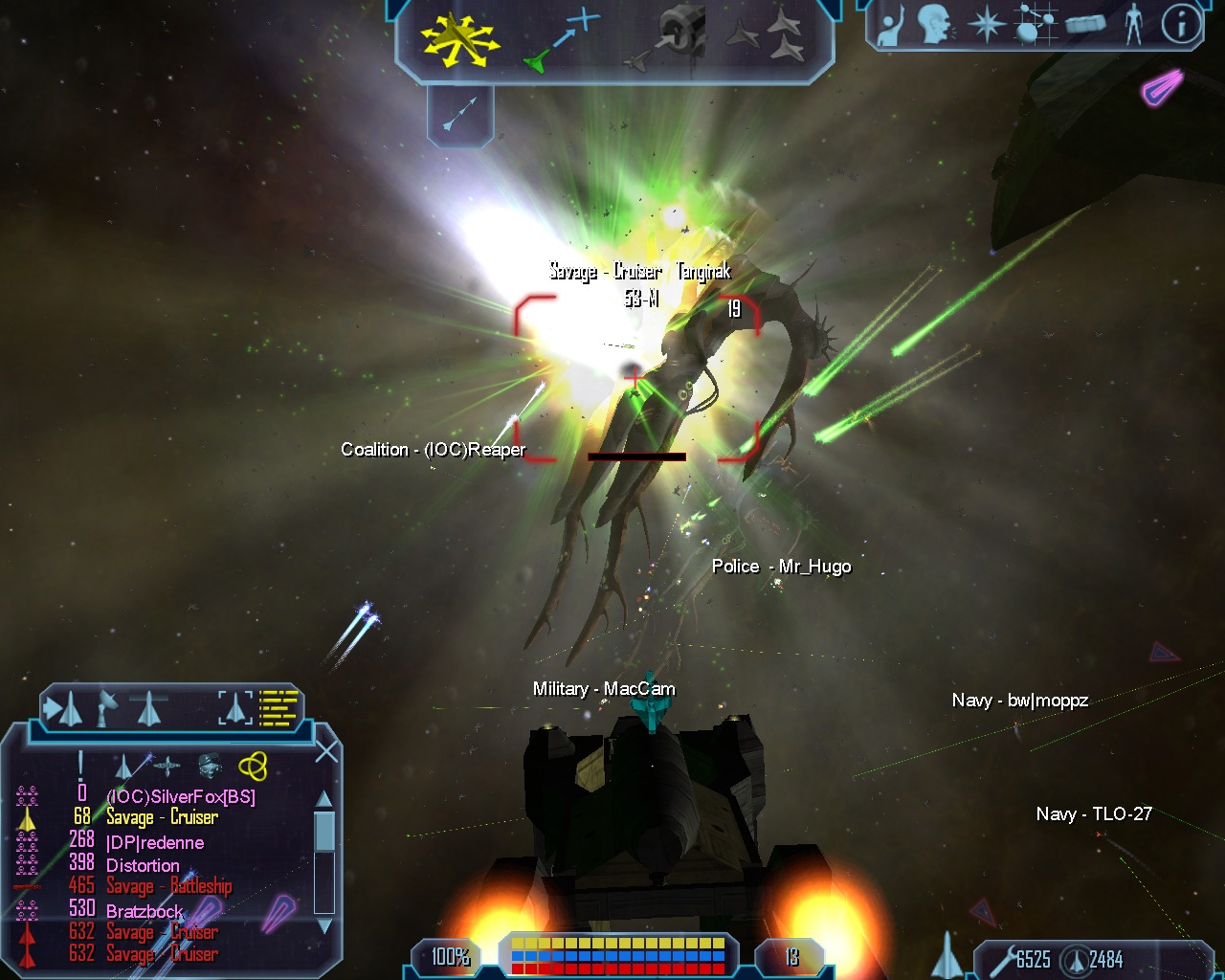Select the Go To maneuver icon

pyautogui.click(x=563, y=40)
